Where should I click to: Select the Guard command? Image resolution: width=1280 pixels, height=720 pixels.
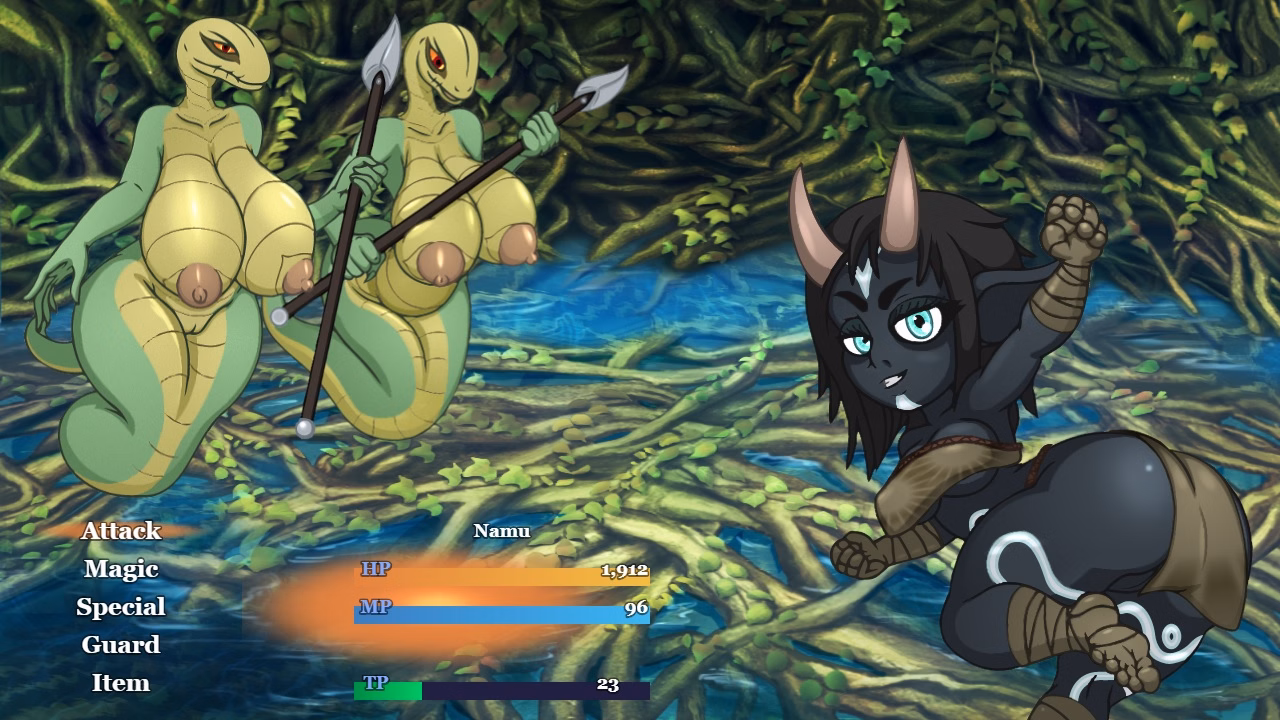click(x=120, y=645)
